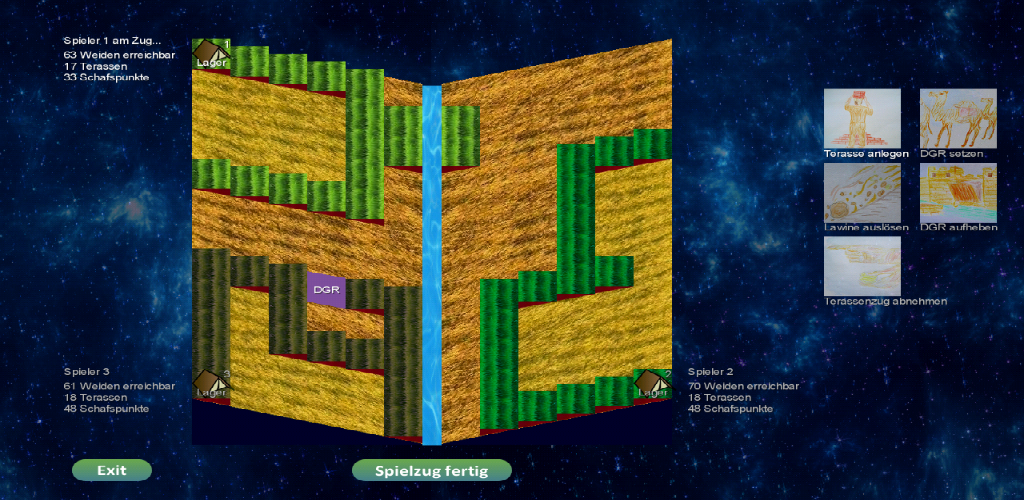Screen dimensions: 1024x500
Task: Select the DGR setzen action
Action: [957, 119]
